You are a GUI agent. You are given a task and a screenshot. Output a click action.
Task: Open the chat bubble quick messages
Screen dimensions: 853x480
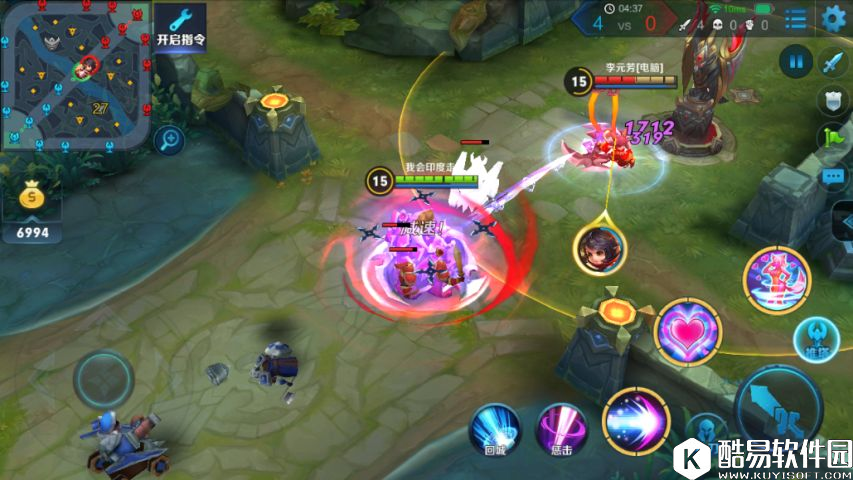[x=833, y=176]
